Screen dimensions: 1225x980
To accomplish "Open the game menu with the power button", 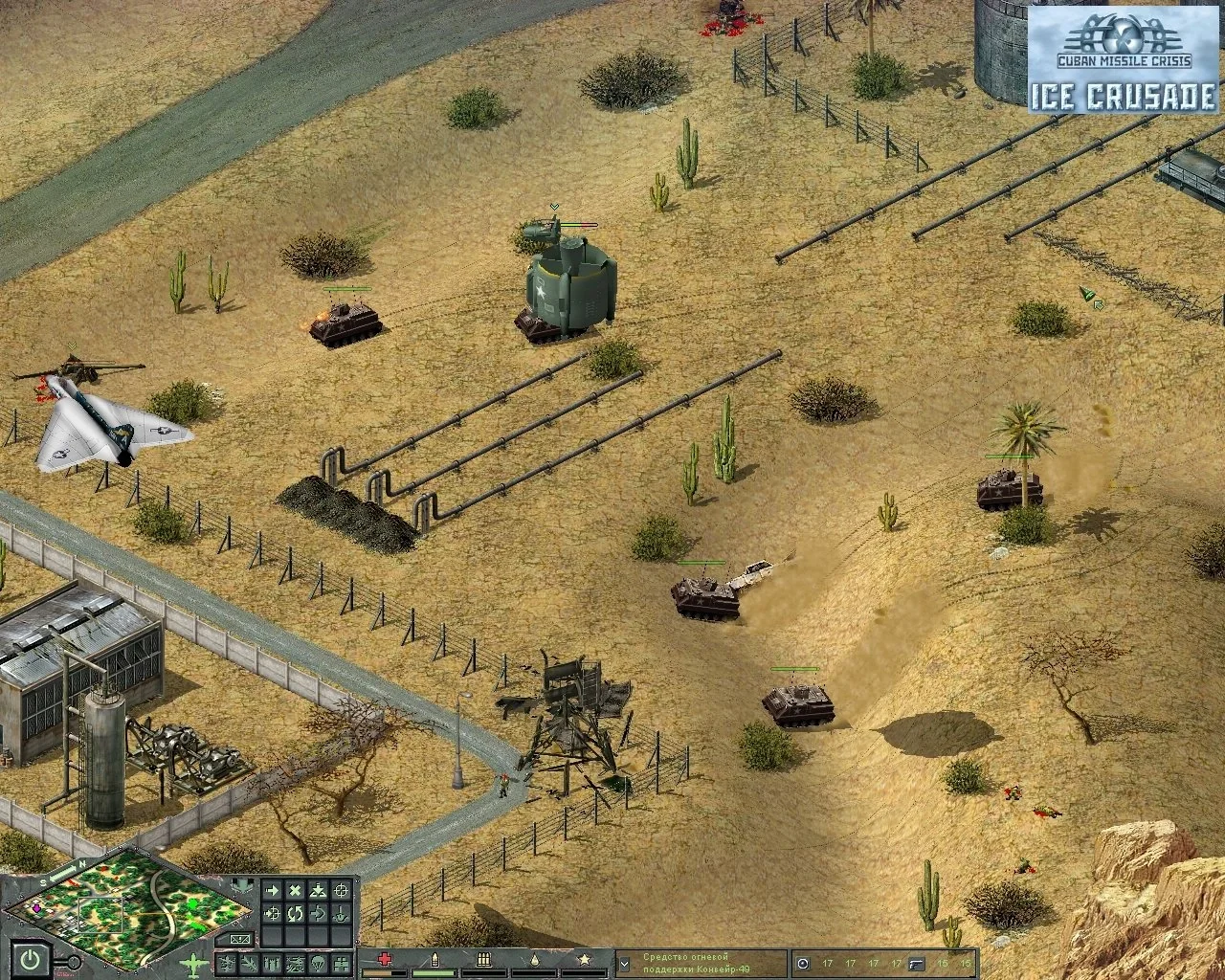I will (x=33, y=958).
